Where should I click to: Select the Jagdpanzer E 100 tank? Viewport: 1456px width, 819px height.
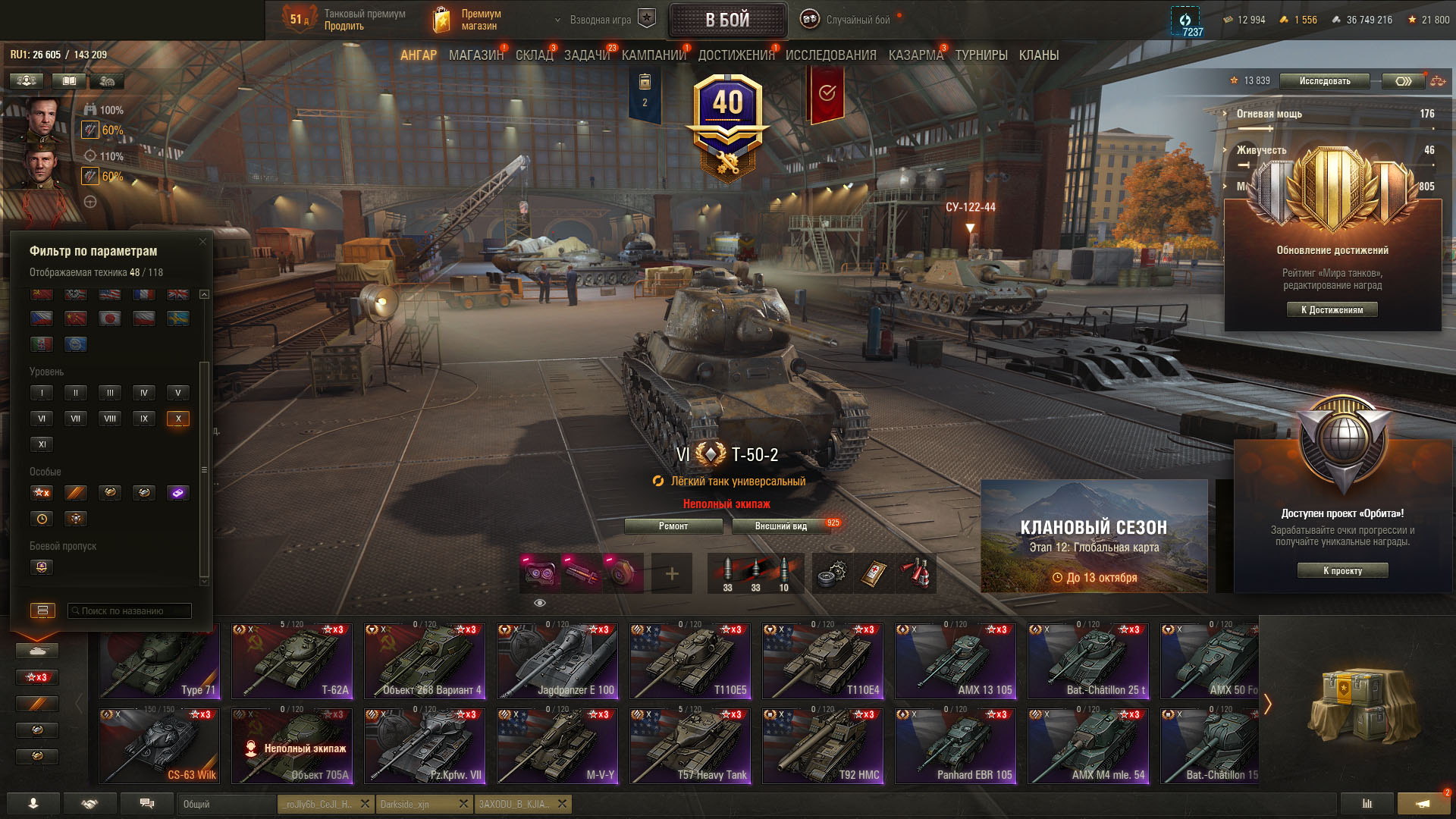(x=557, y=661)
